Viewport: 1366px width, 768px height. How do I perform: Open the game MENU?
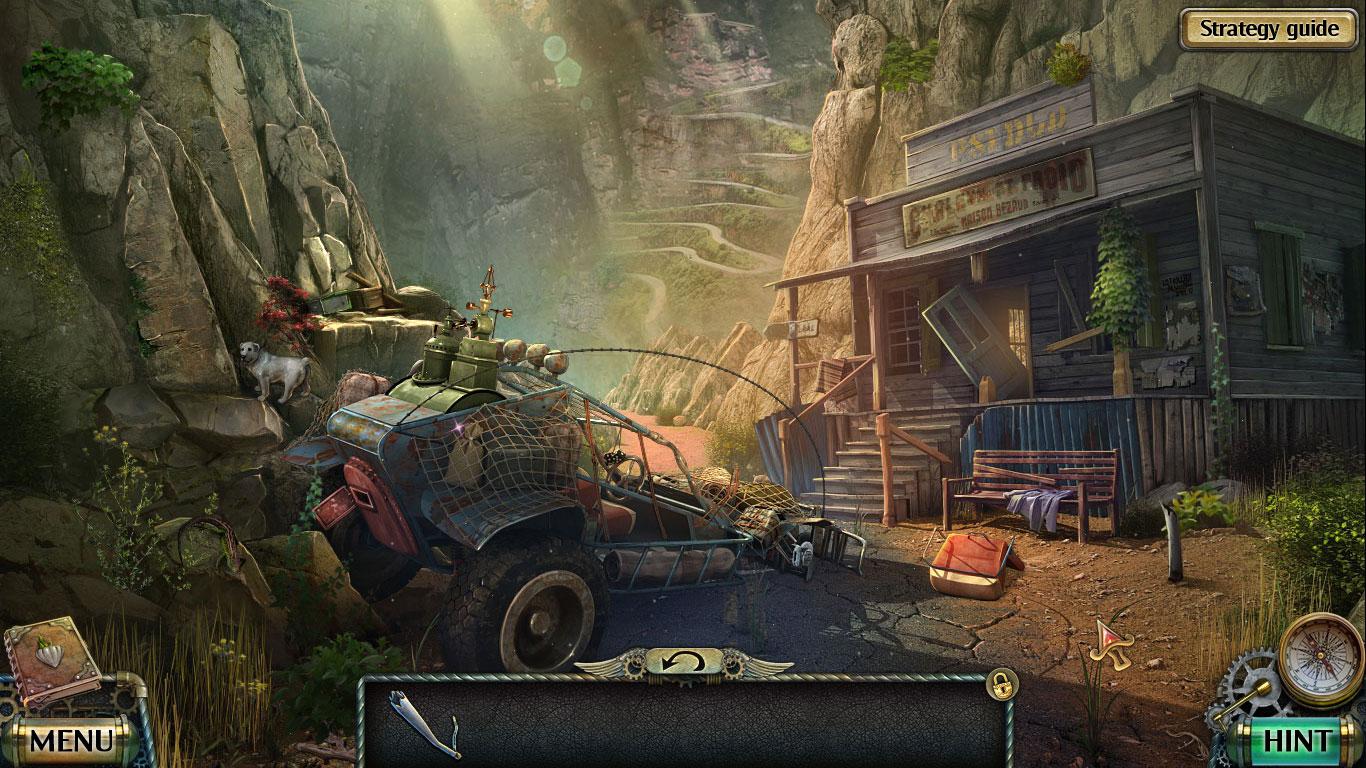[71, 740]
